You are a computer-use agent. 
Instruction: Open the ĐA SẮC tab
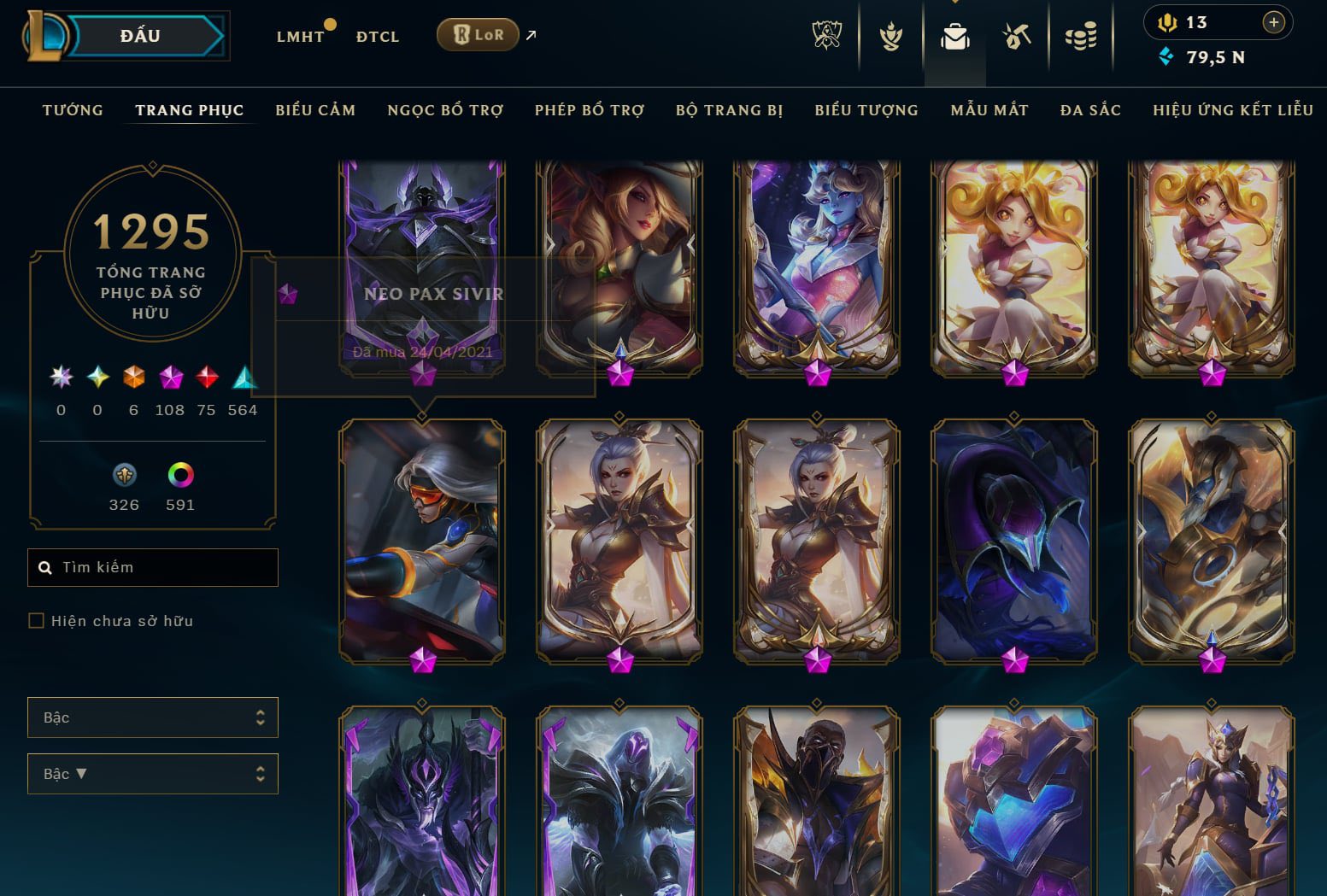pyautogui.click(x=1090, y=110)
